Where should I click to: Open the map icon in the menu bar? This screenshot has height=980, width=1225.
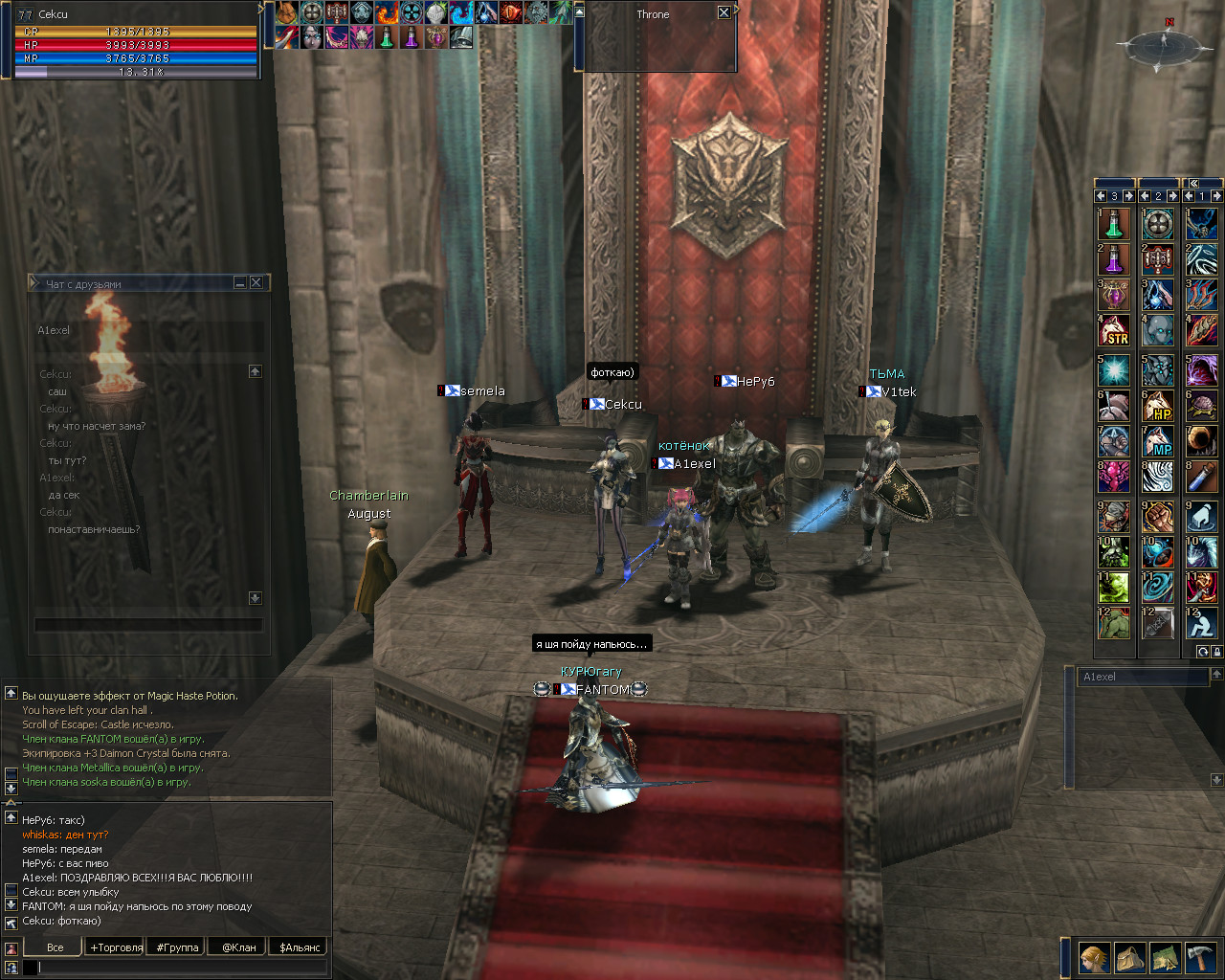tap(1165, 957)
